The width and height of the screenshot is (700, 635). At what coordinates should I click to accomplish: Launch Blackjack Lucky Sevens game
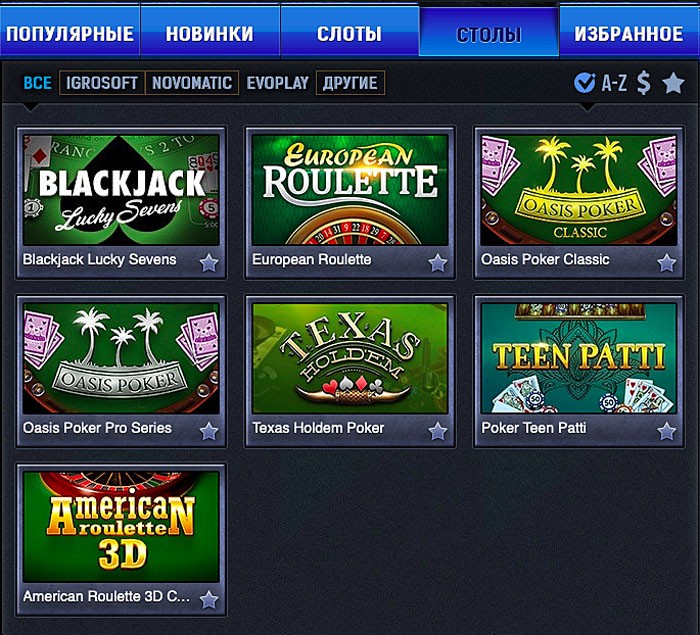tap(121, 190)
